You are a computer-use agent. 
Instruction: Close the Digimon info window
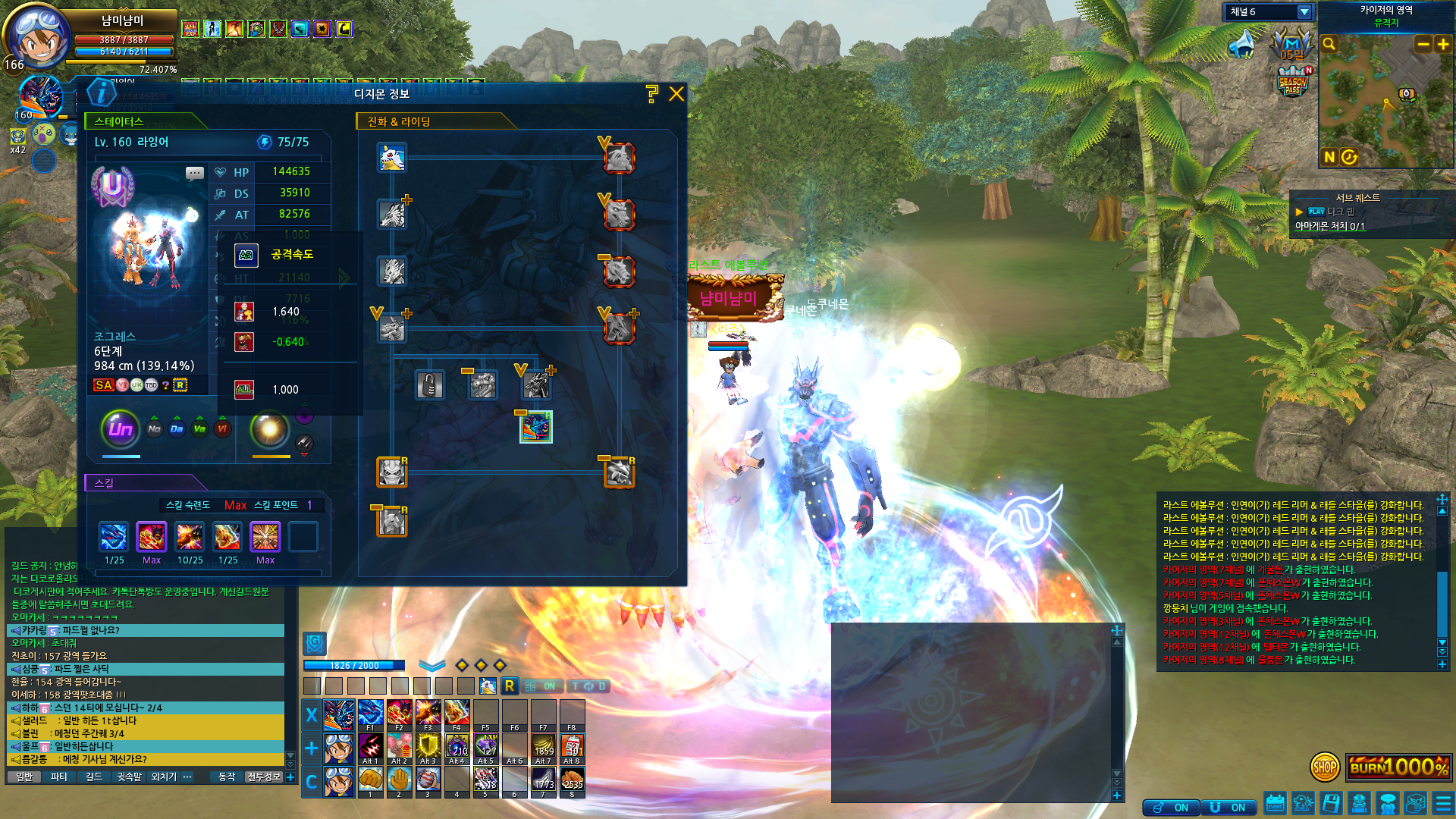[x=676, y=94]
